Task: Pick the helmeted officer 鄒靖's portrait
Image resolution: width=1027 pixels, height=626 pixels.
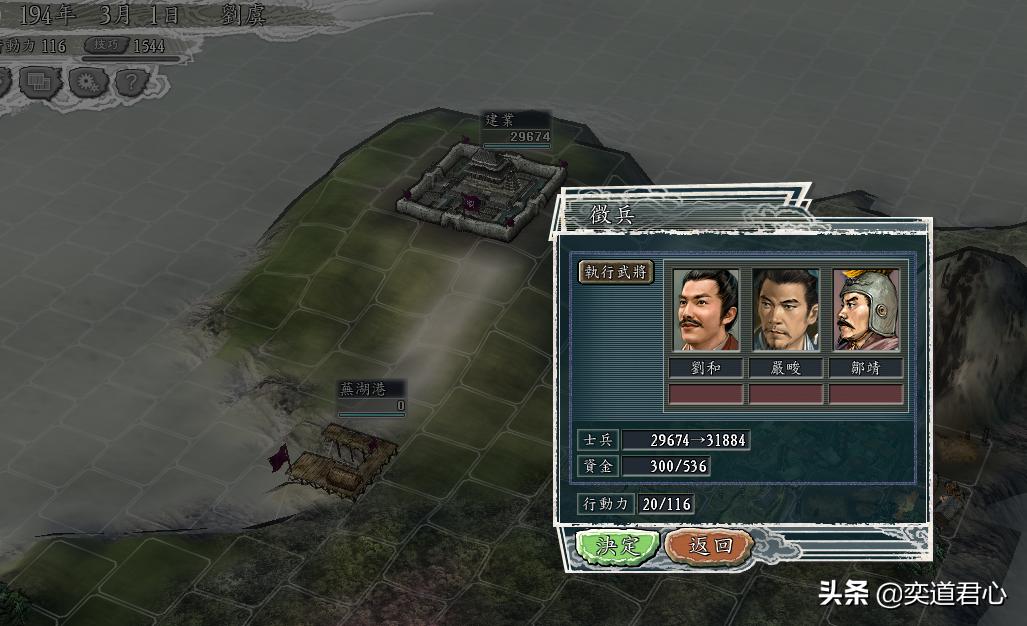Action: (866, 310)
